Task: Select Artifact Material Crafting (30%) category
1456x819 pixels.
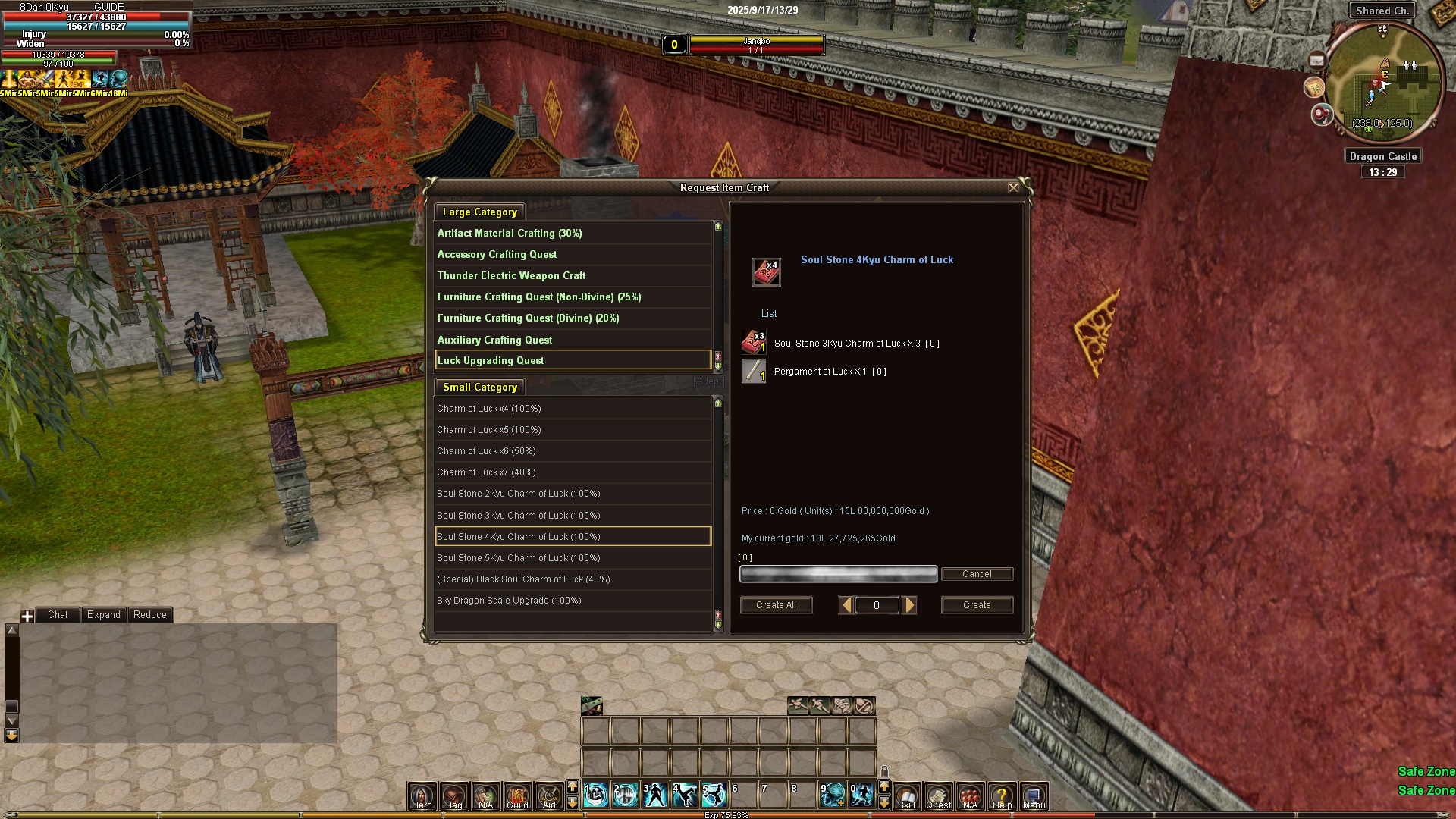Action: pyautogui.click(x=510, y=234)
